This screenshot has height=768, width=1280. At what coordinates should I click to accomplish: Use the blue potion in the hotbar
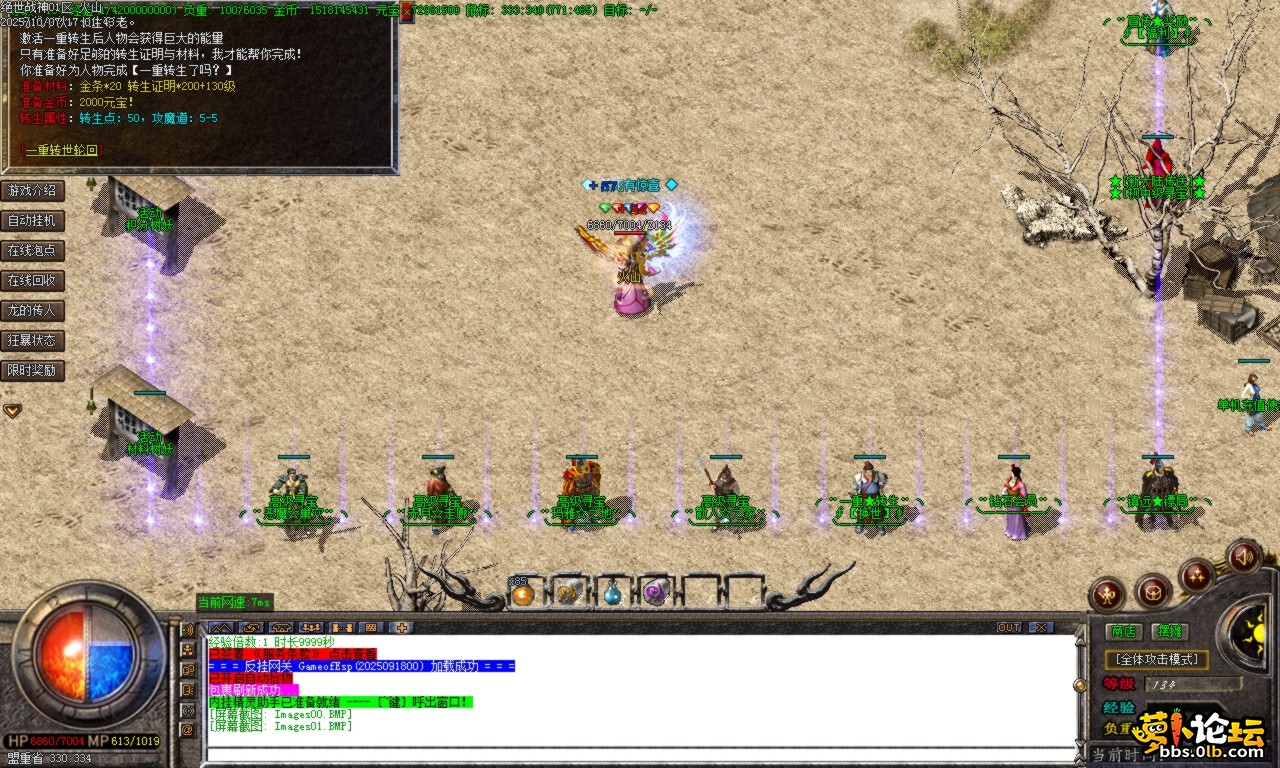(x=612, y=594)
